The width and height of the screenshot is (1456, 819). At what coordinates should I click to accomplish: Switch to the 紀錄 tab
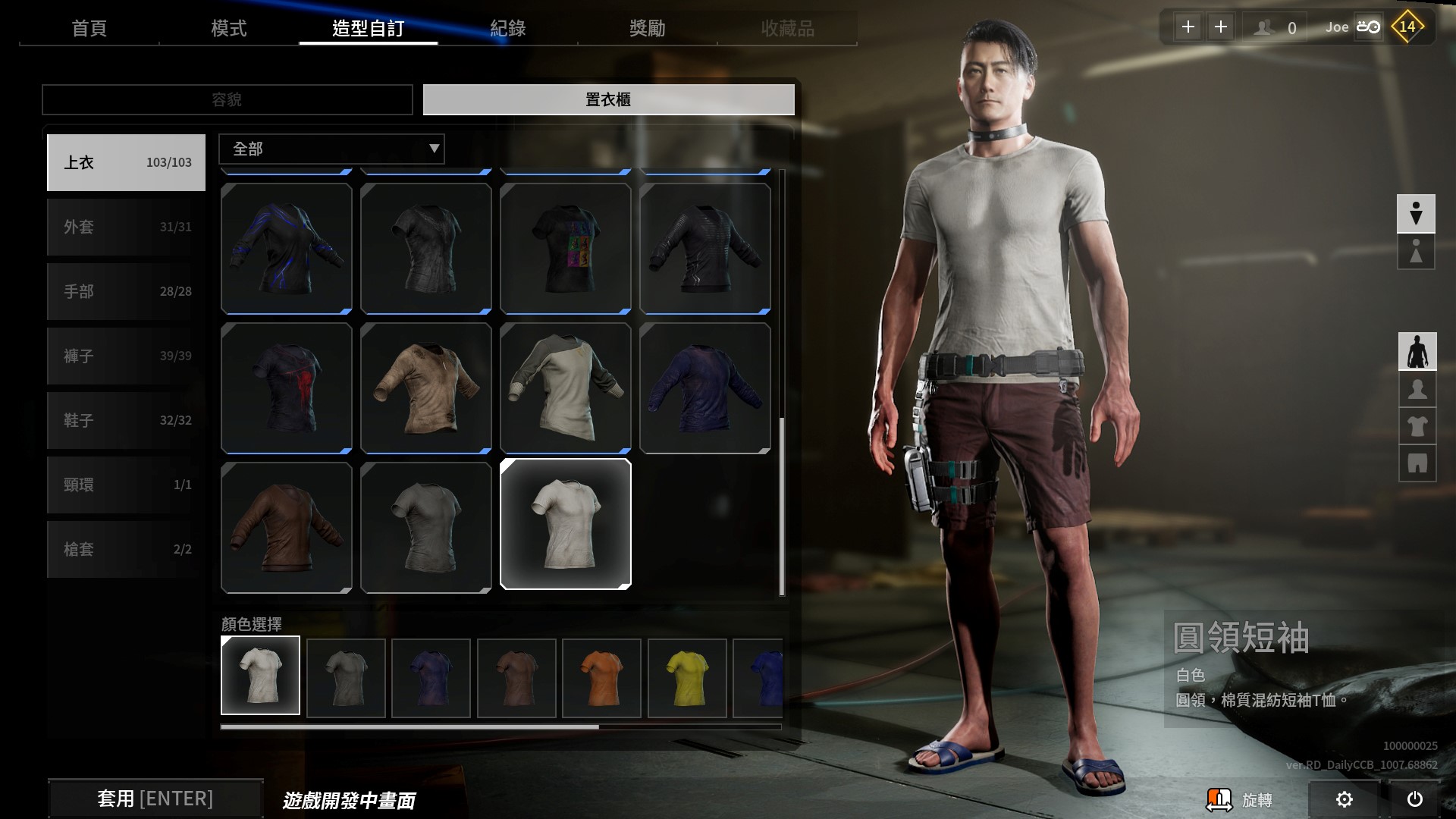[x=510, y=29]
